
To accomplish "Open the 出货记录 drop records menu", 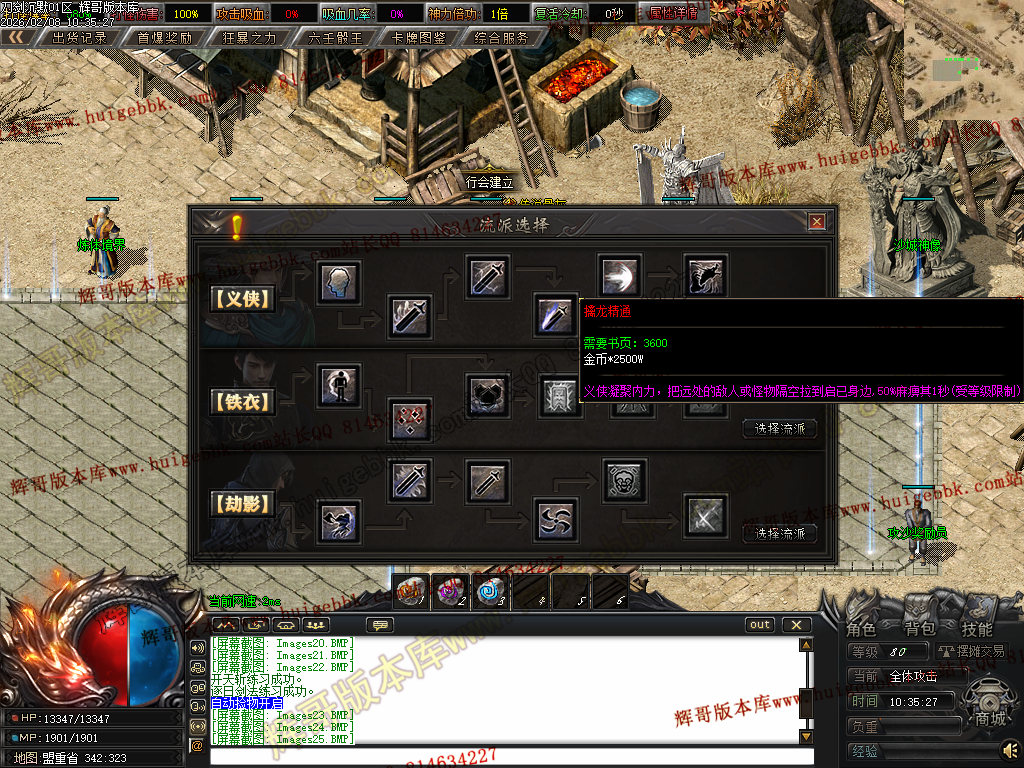I will (x=78, y=37).
